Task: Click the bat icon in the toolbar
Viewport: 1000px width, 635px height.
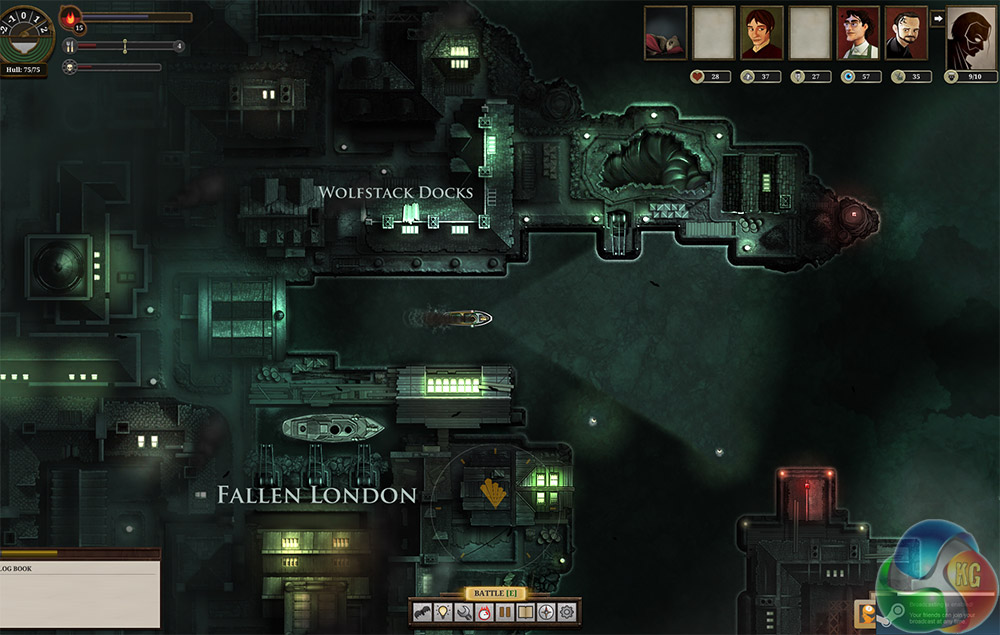Action: 423,612
